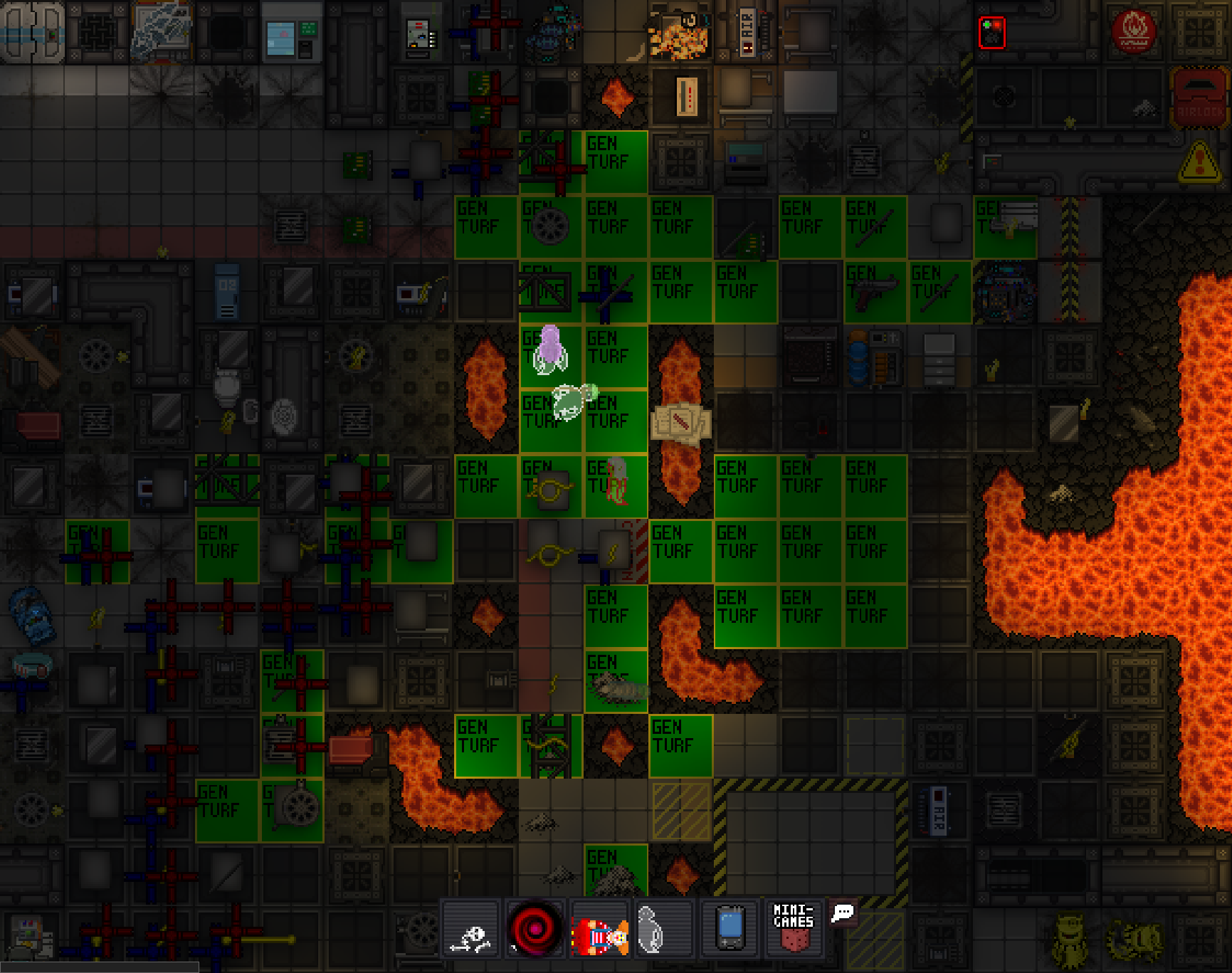Pick up the paper scroll near the lava

coord(681,422)
